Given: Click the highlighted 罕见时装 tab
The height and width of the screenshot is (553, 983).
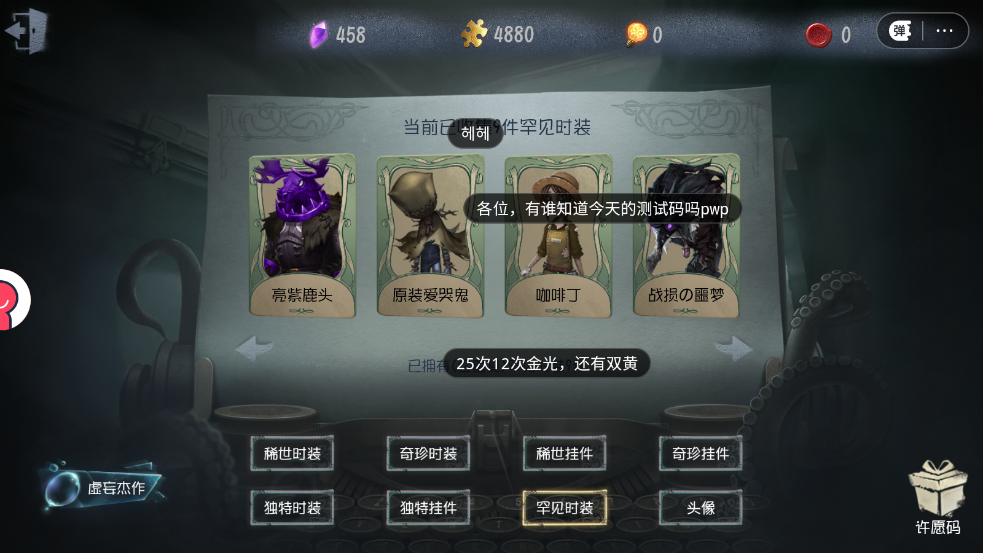Looking at the screenshot, I should (564, 508).
